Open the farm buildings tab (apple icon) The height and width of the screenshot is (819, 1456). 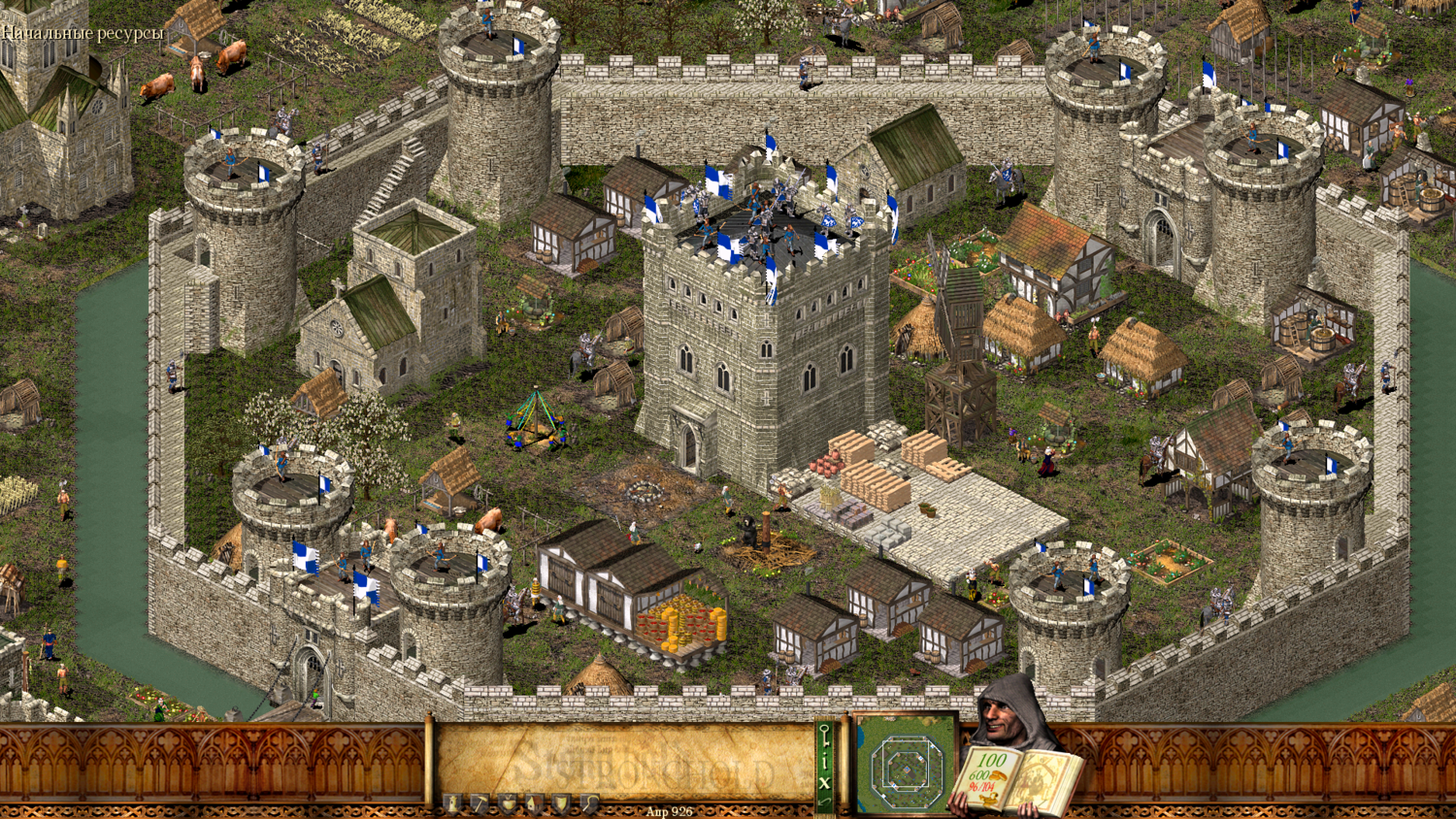tap(507, 803)
